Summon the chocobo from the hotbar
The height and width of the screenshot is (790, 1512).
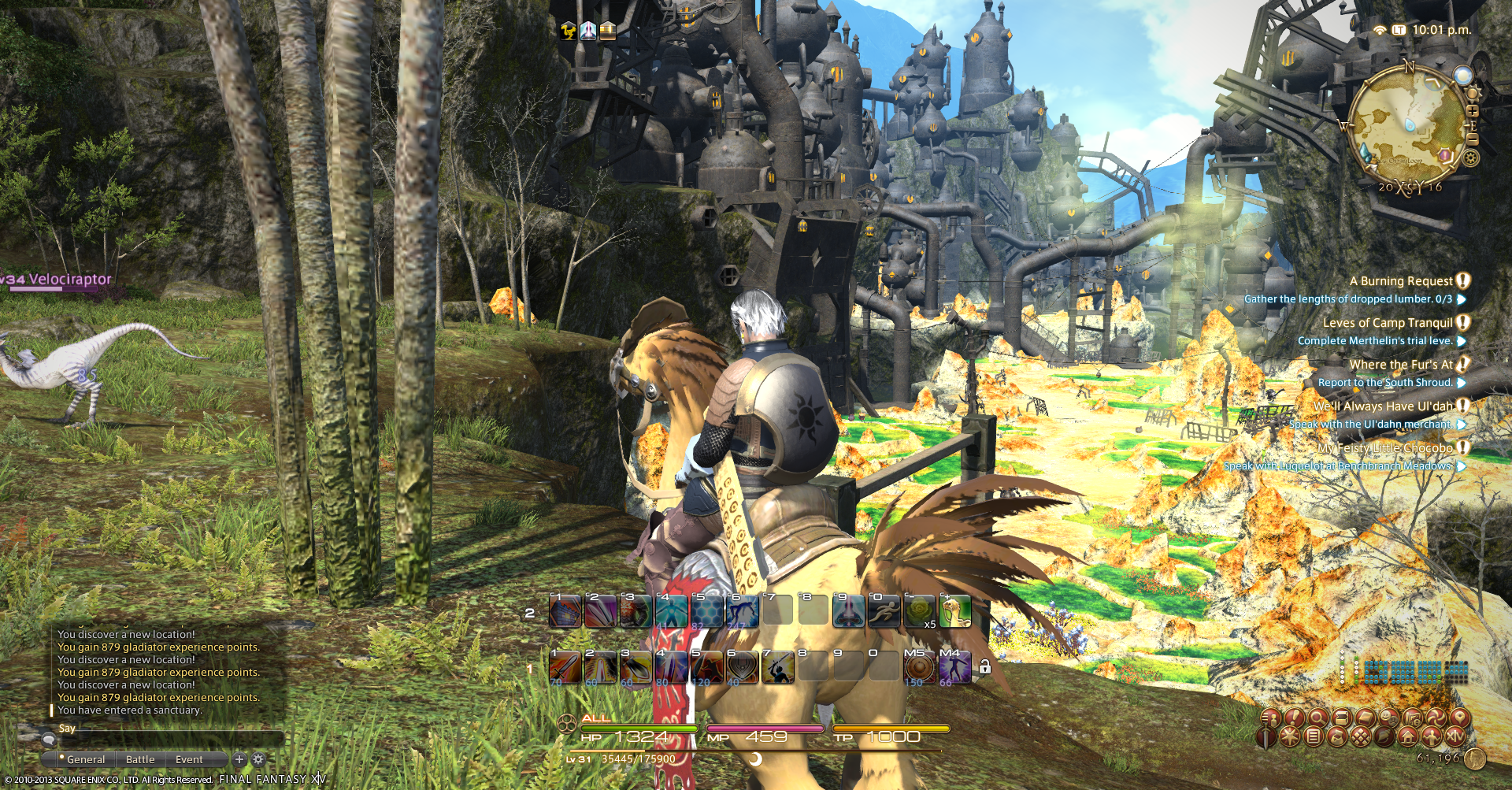(954, 612)
